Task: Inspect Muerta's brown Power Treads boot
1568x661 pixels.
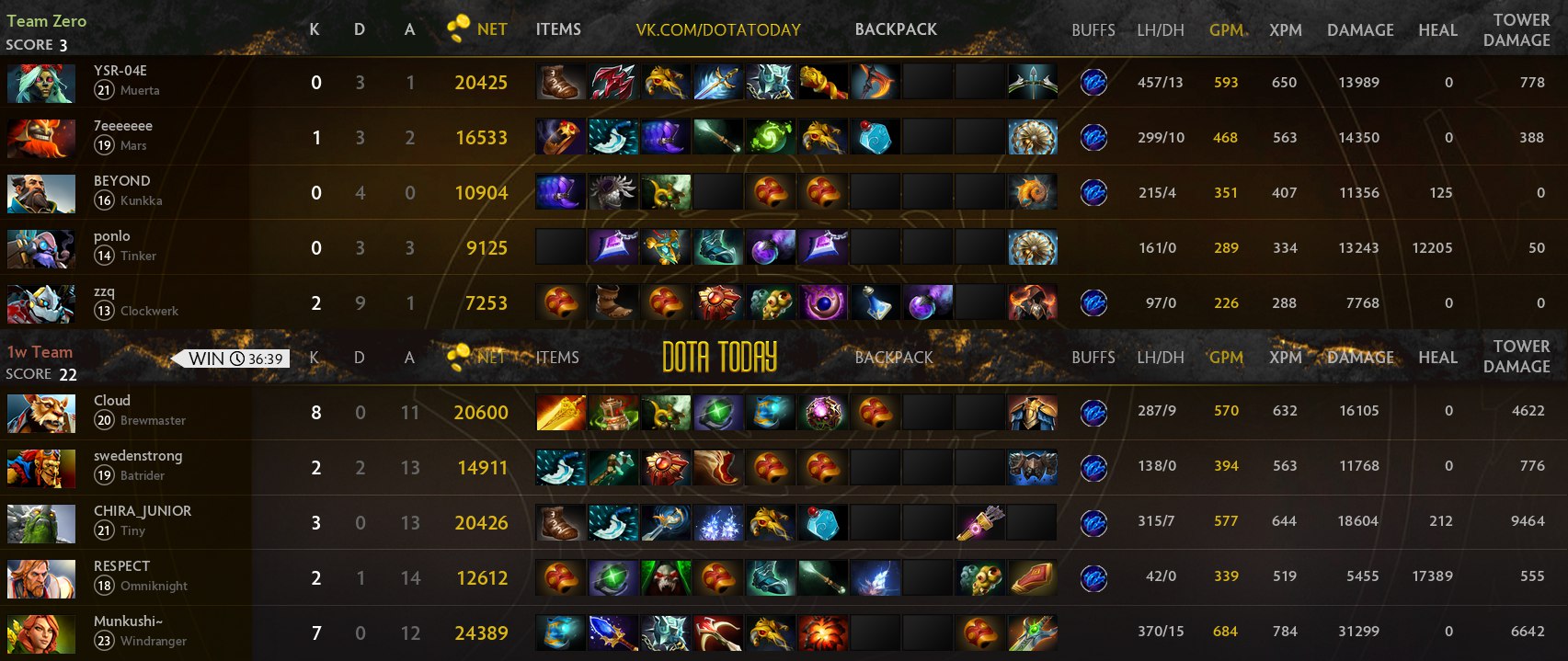Action: (x=560, y=83)
